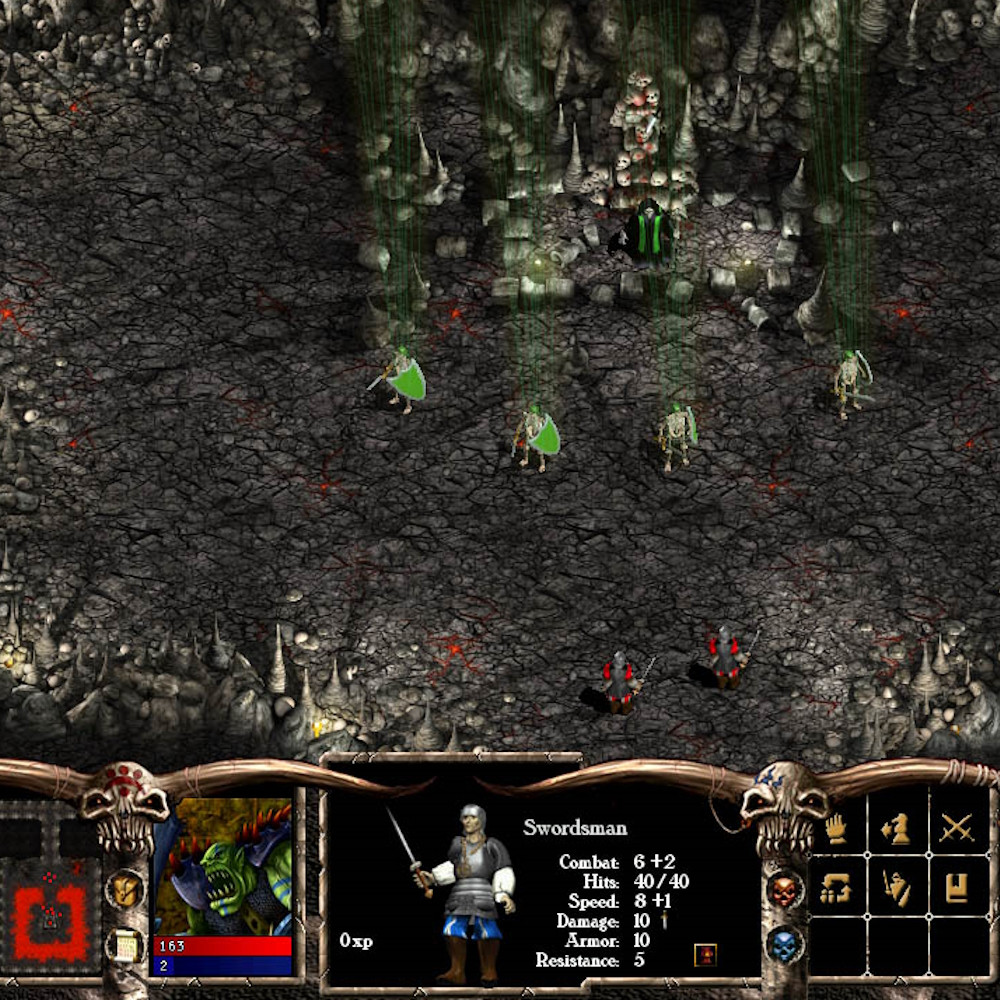This screenshot has height=1000, width=1000.
Task: Activate the crossed swords attack command
Action: coord(956,828)
